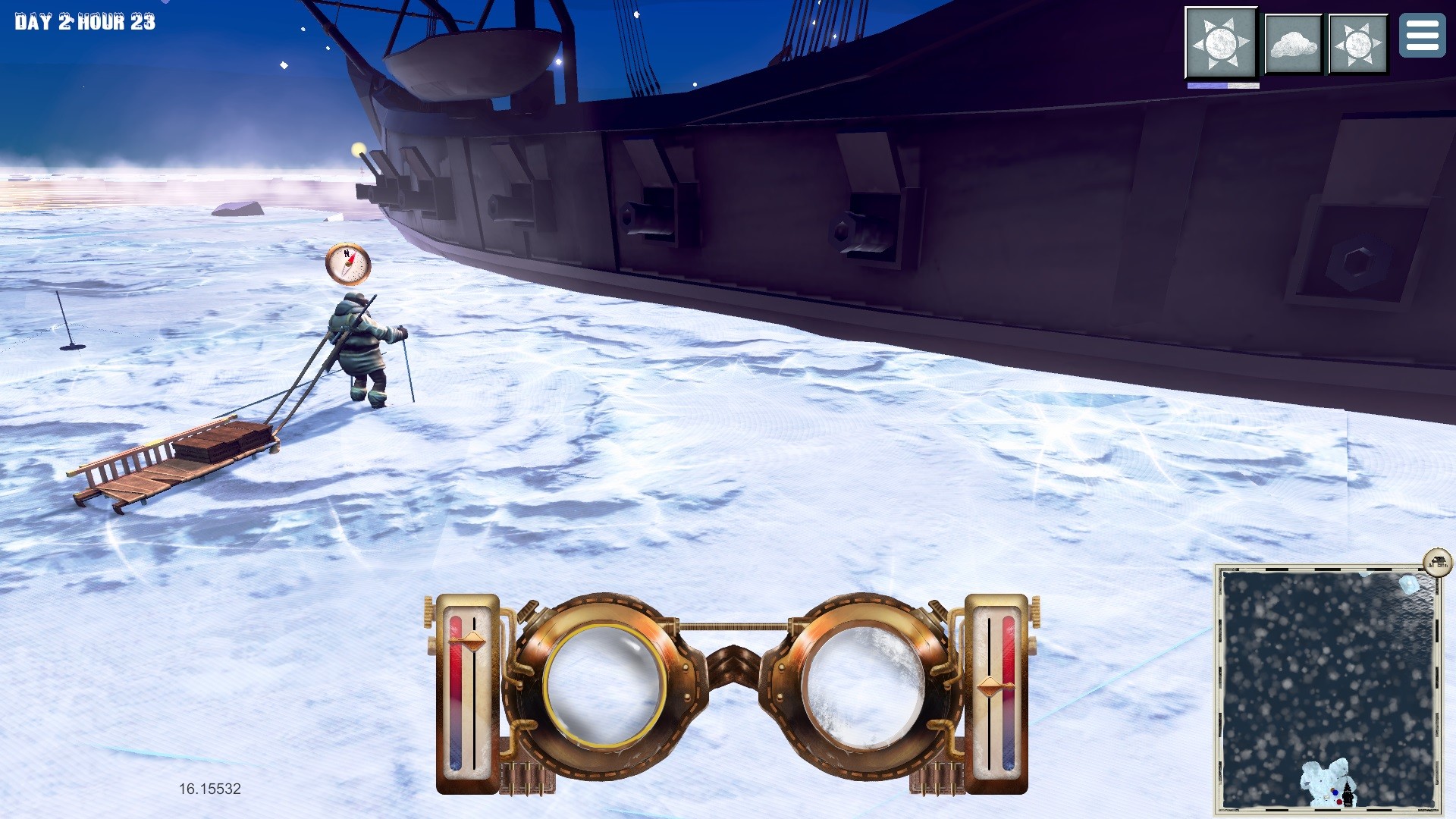Open the game menu via hamburger button
1456x819 pixels.
[x=1423, y=36]
